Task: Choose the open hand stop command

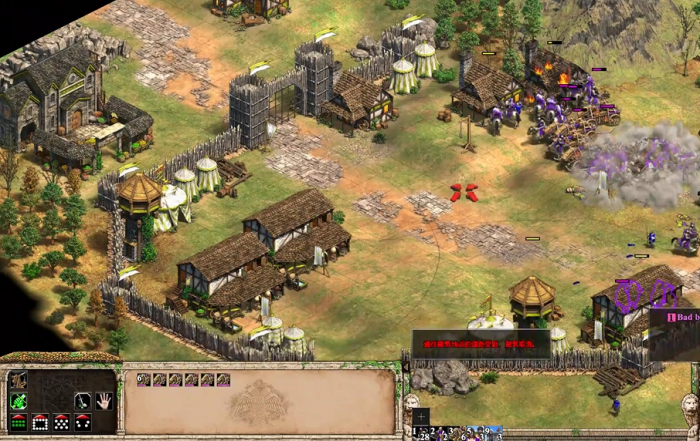Action: [104, 401]
